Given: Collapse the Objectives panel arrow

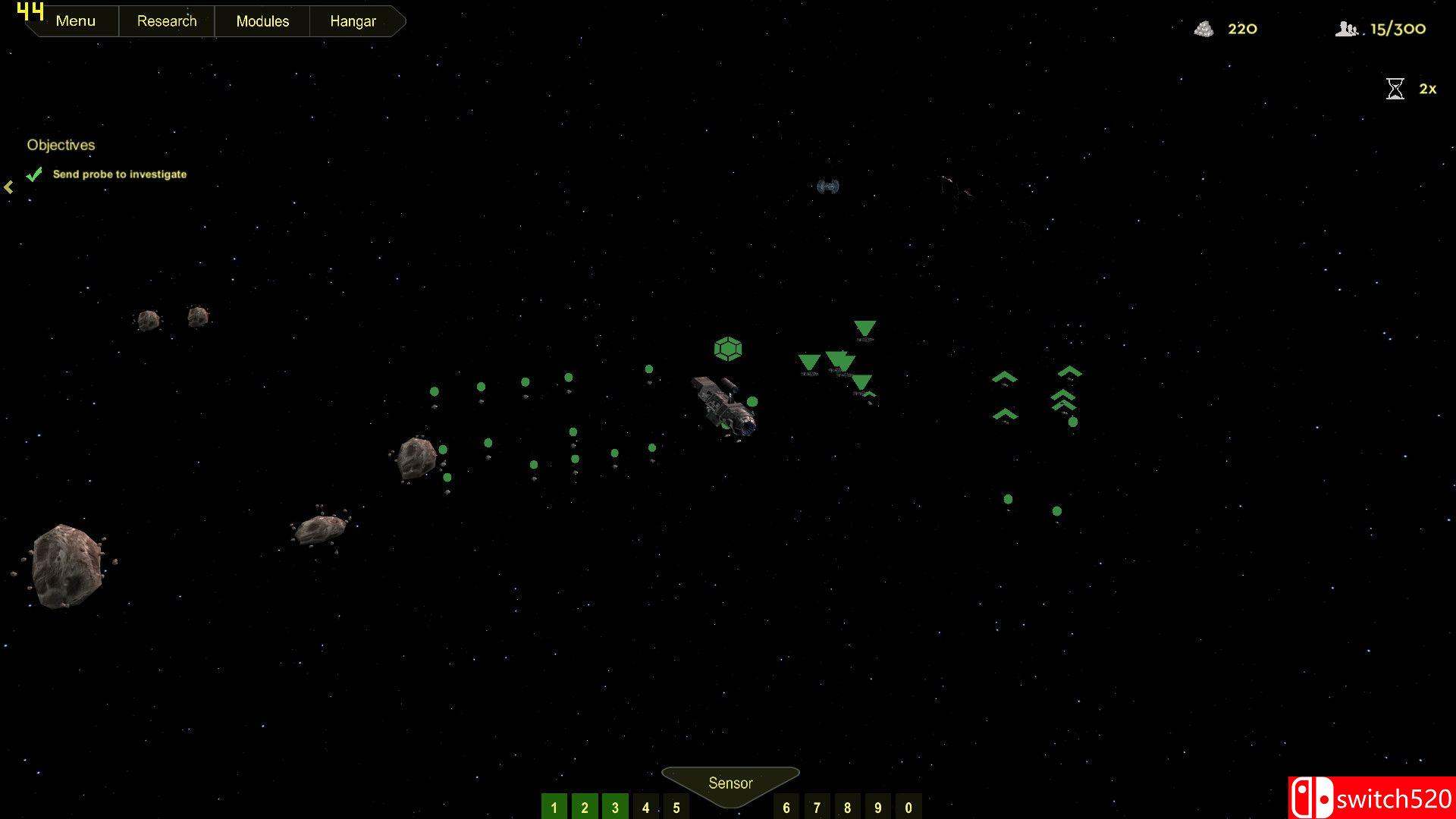Looking at the screenshot, I should point(9,187).
